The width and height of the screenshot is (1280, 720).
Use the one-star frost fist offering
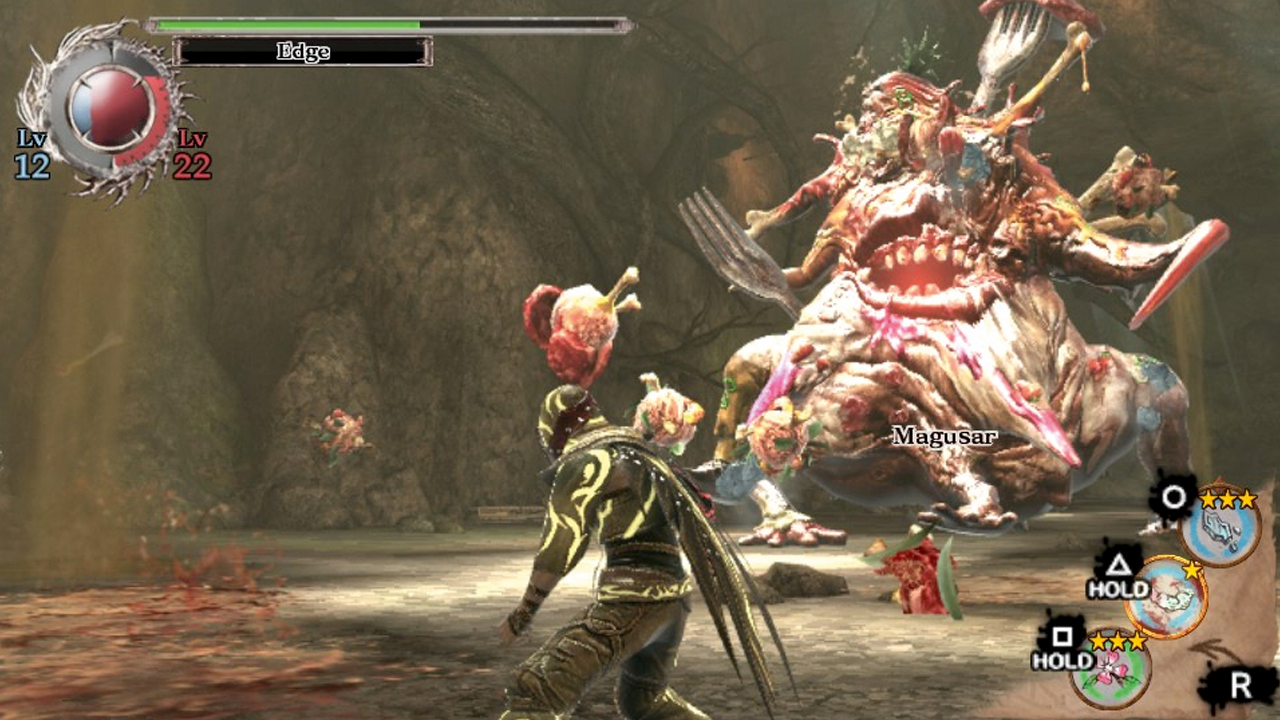[x=1166, y=598]
